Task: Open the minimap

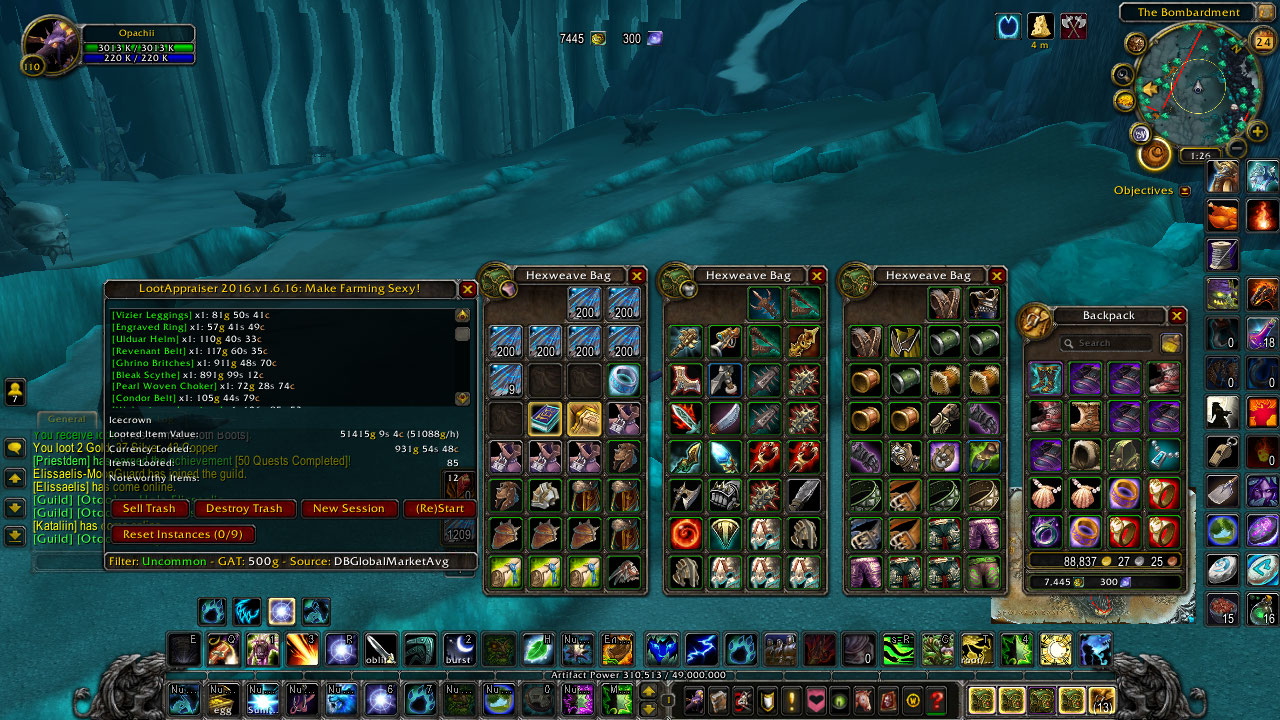Action: click(1197, 92)
